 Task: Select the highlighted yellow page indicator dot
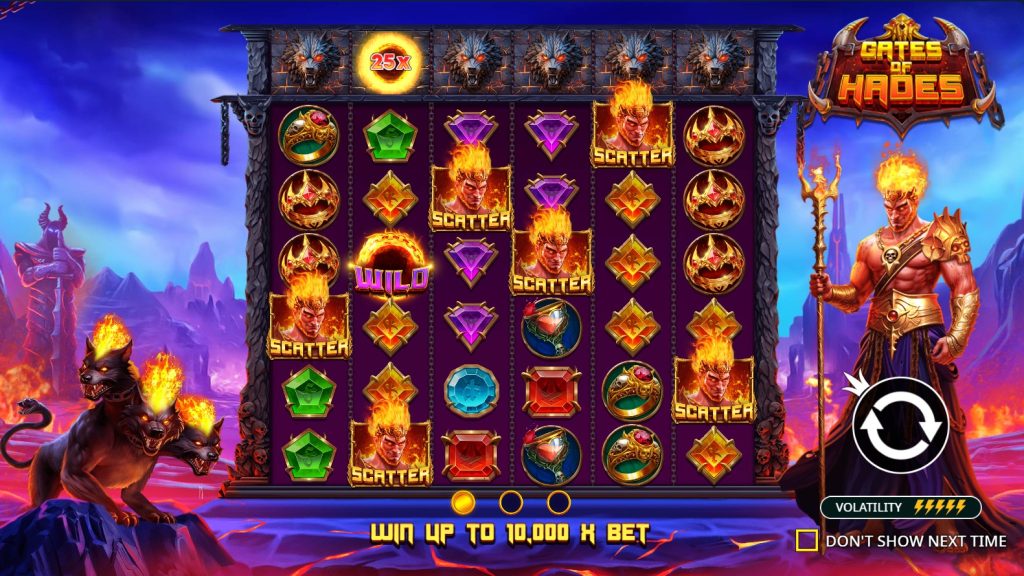pyautogui.click(x=463, y=501)
